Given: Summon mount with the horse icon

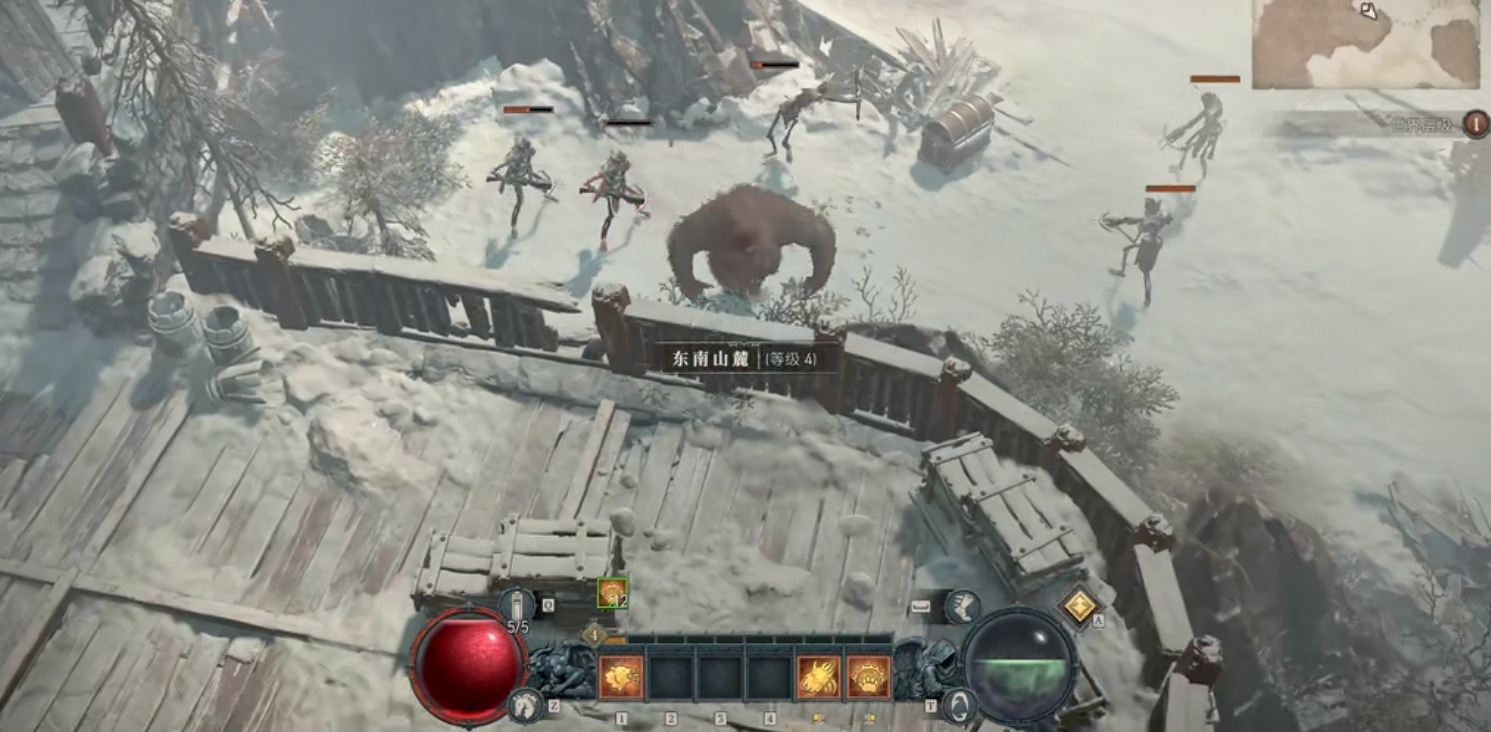Looking at the screenshot, I should coord(525,704).
